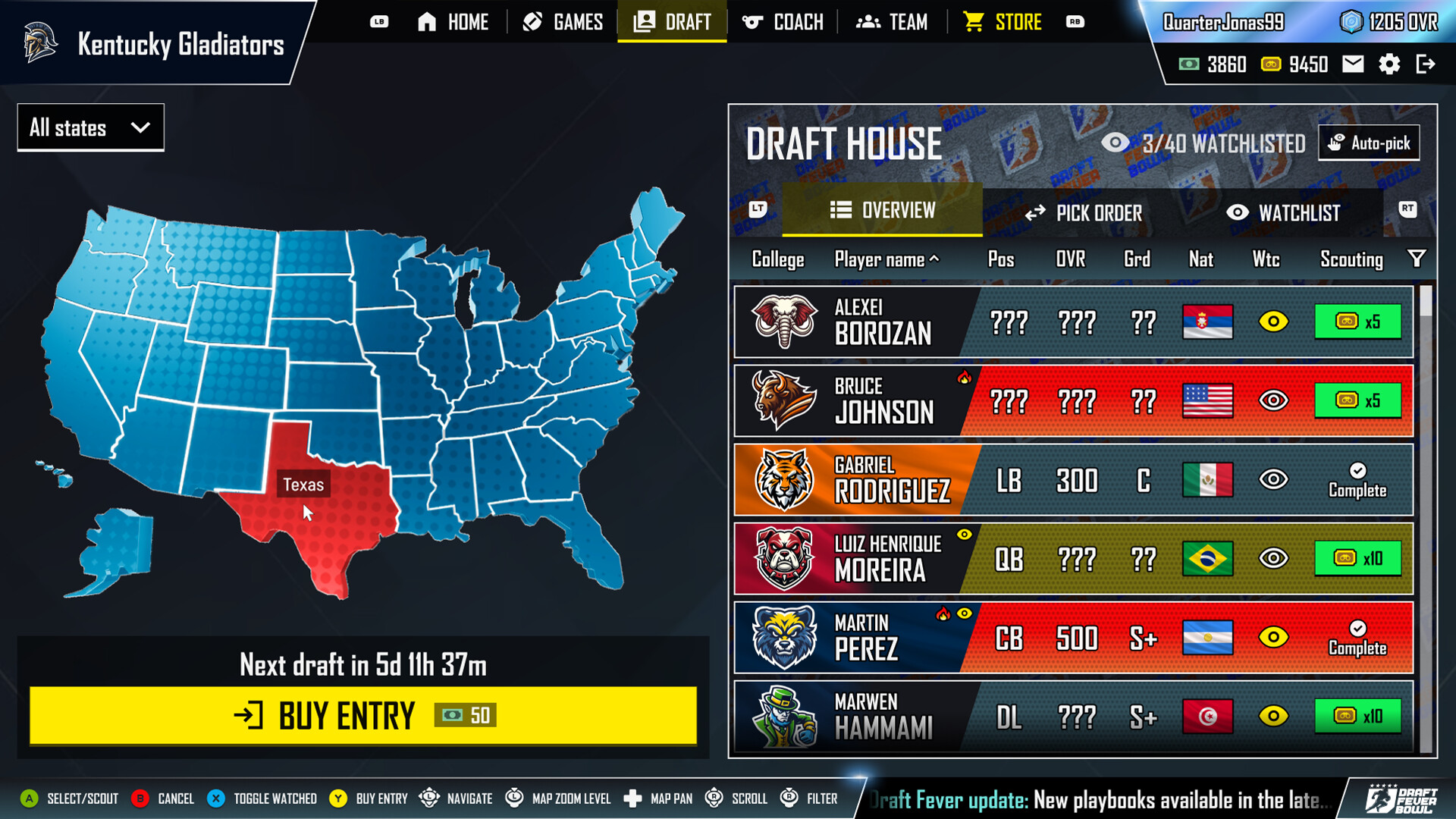Toggle watch eye for Marwen Hammami
This screenshot has width=1456, height=819.
tap(1273, 716)
